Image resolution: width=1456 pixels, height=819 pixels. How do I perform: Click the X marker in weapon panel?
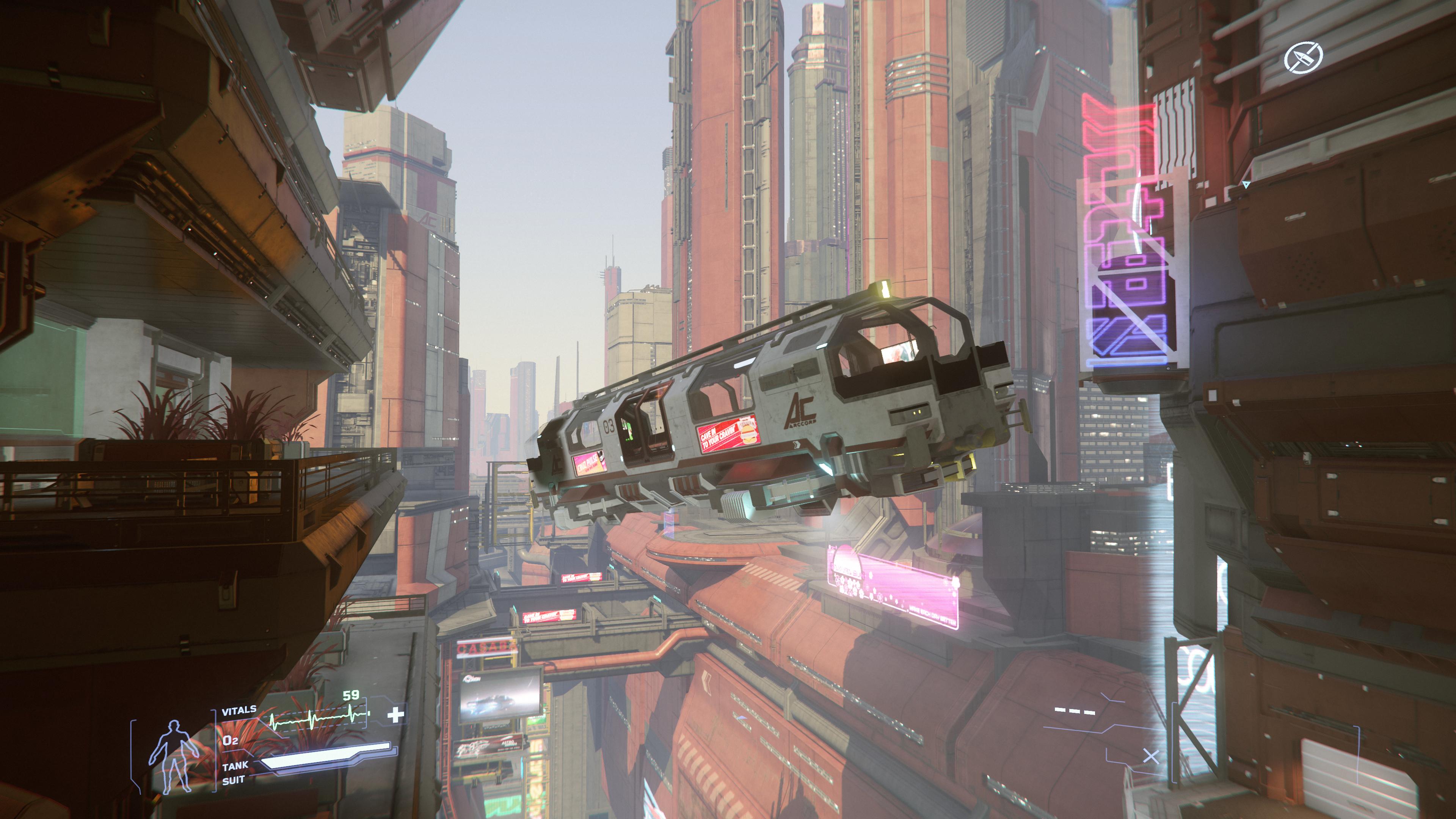pos(1151,756)
